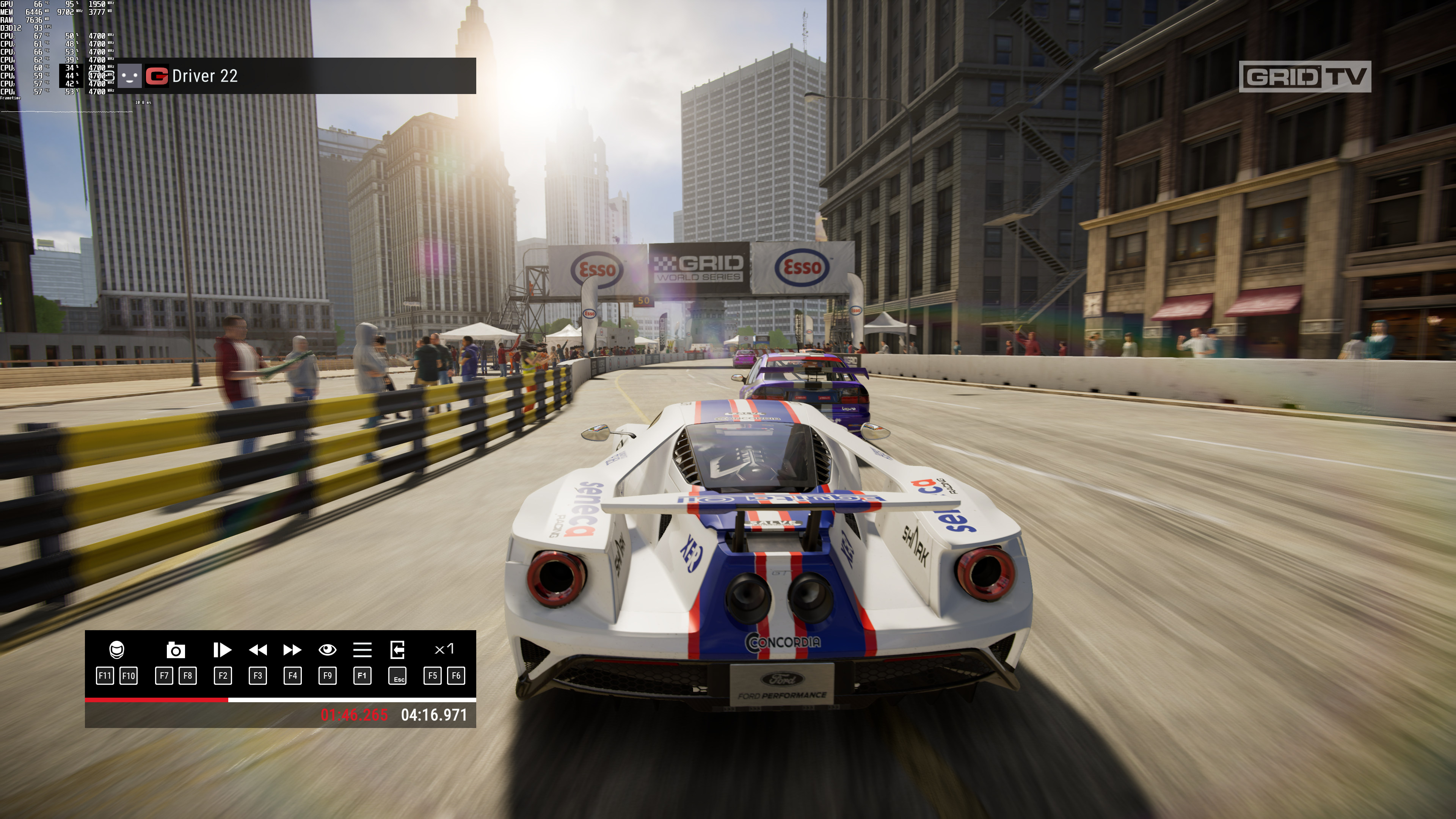Hide the replay HUD with eye icon
This screenshot has height=819, width=1456.
coord(327,650)
